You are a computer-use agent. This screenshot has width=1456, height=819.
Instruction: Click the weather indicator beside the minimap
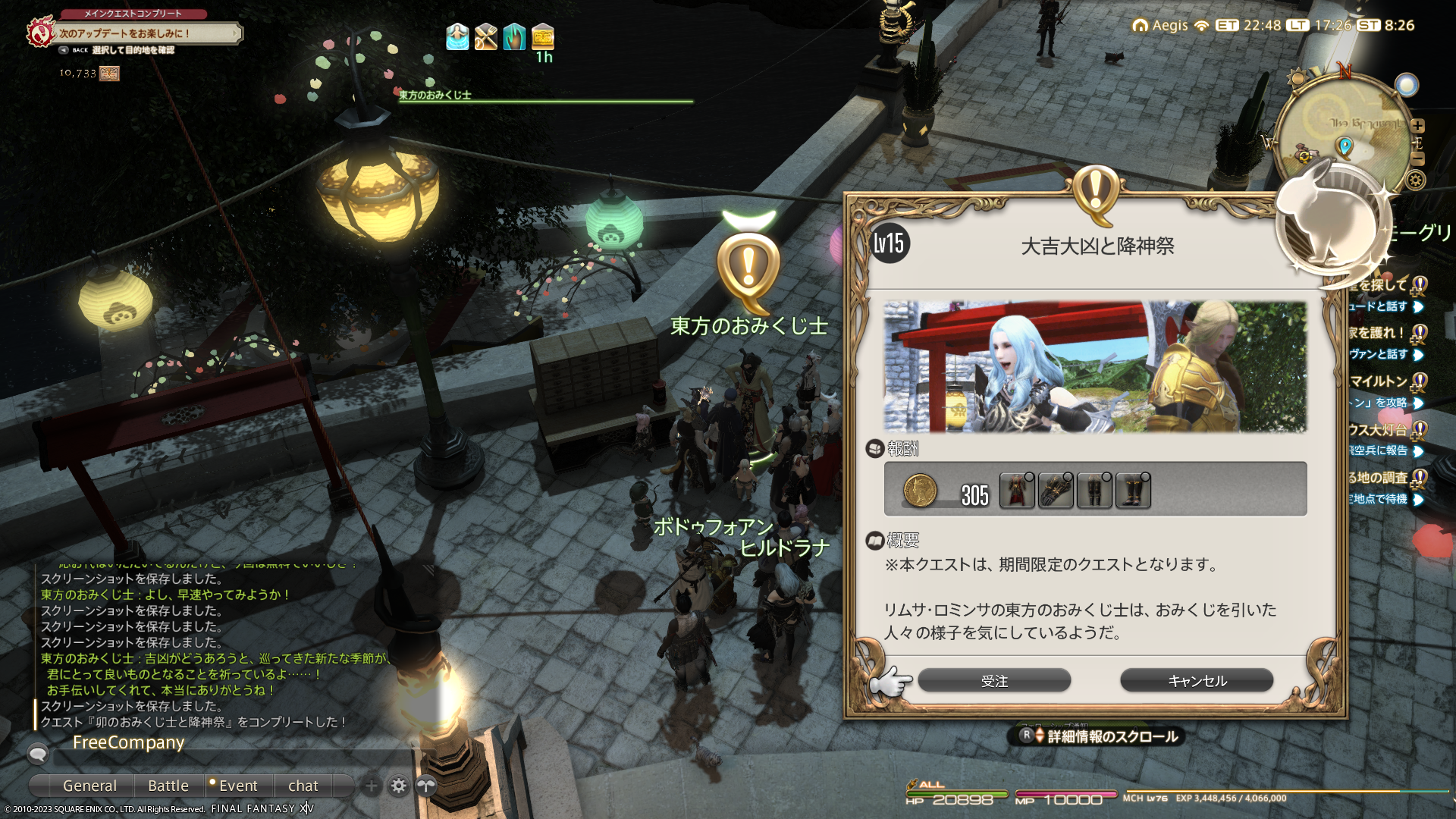[x=1407, y=85]
